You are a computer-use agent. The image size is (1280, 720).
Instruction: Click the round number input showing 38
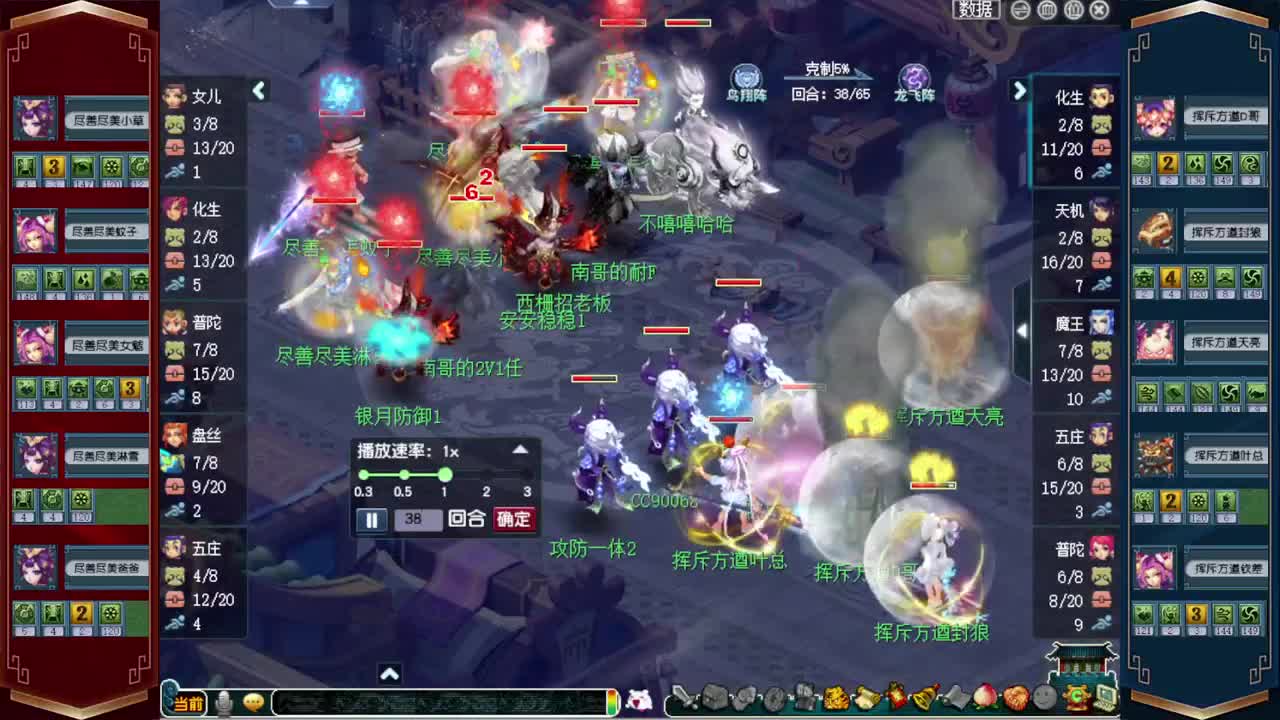point(419,519)
